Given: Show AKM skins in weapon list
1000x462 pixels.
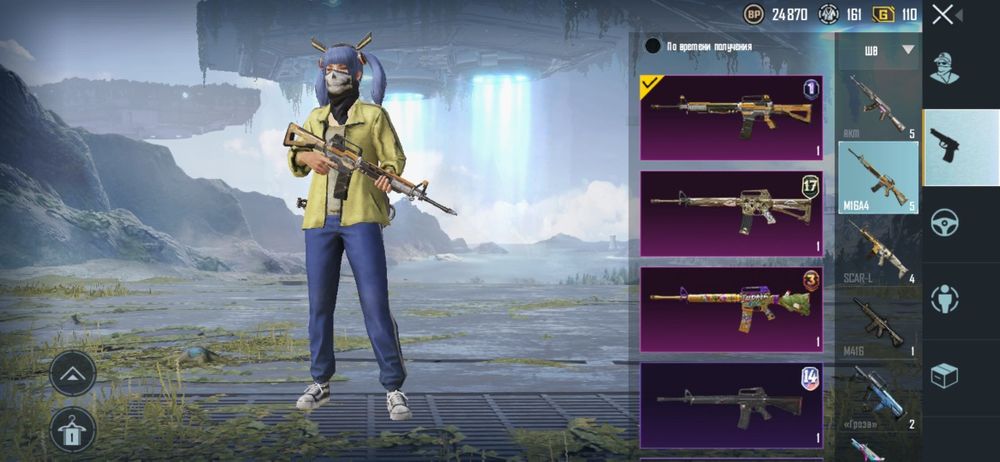Looking at the screenshot, I should tap(877, 105).
